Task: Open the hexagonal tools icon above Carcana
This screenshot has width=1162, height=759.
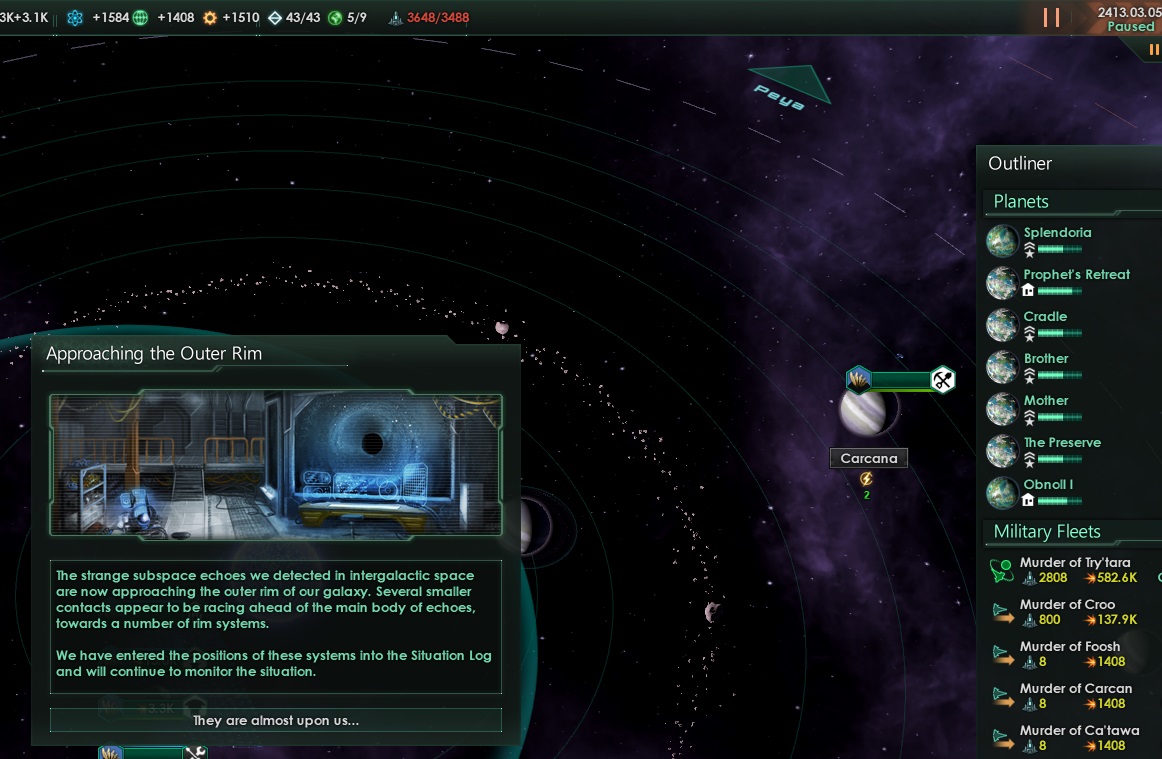Action: pos(943,380)
